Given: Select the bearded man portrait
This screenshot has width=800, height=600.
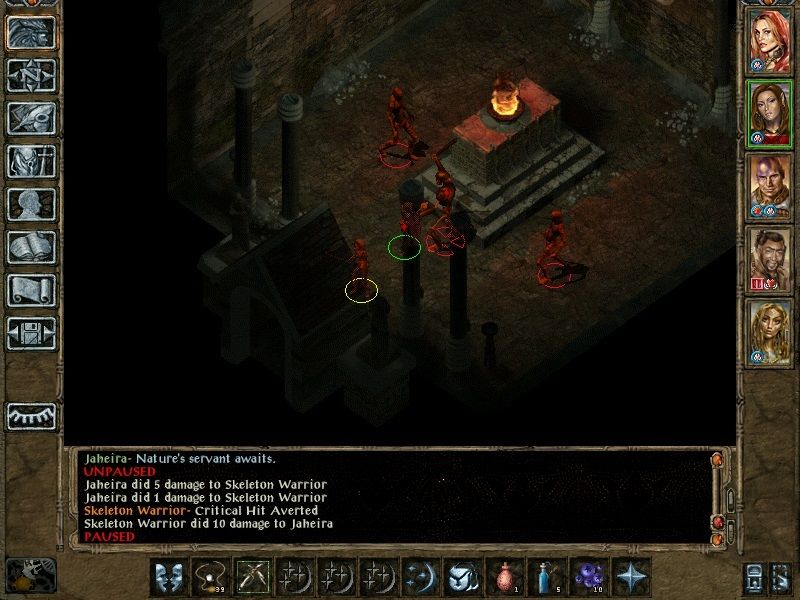Looking at the screenshot, I should pyautogui.click(x=769, y=259).
